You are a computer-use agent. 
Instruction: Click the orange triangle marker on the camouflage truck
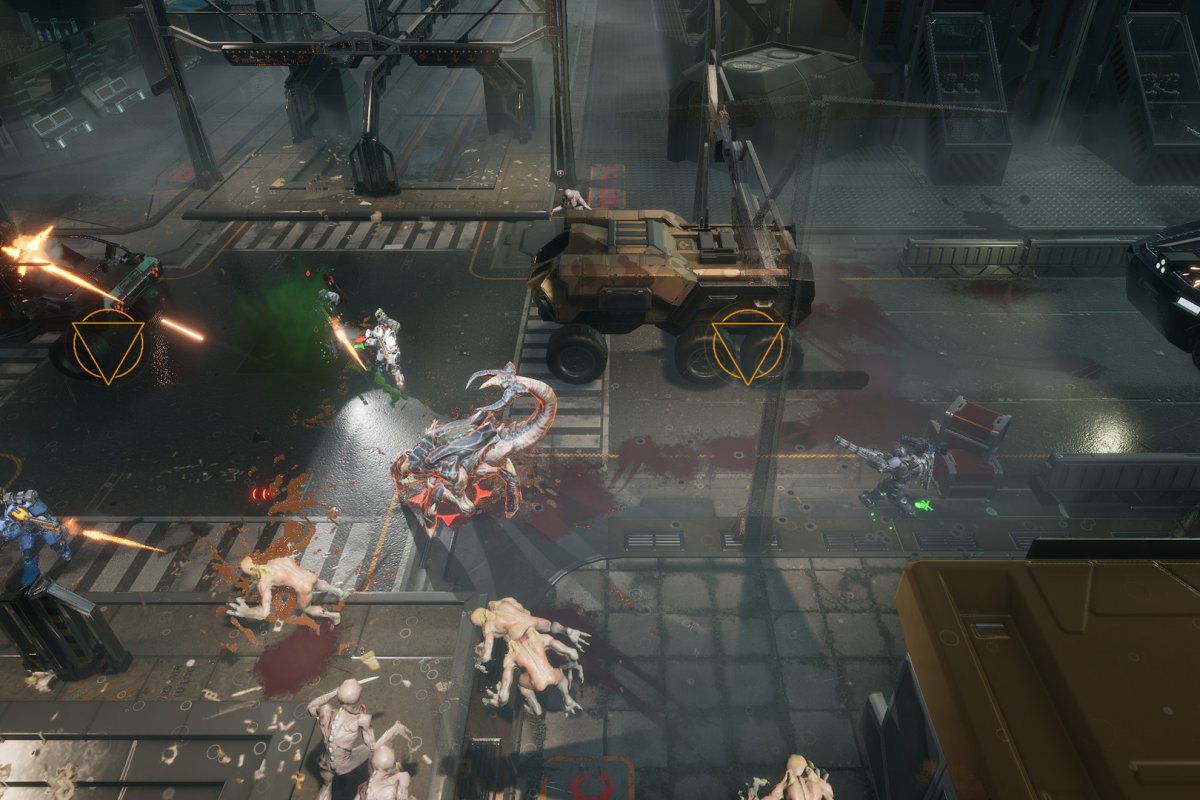point(748,346)
